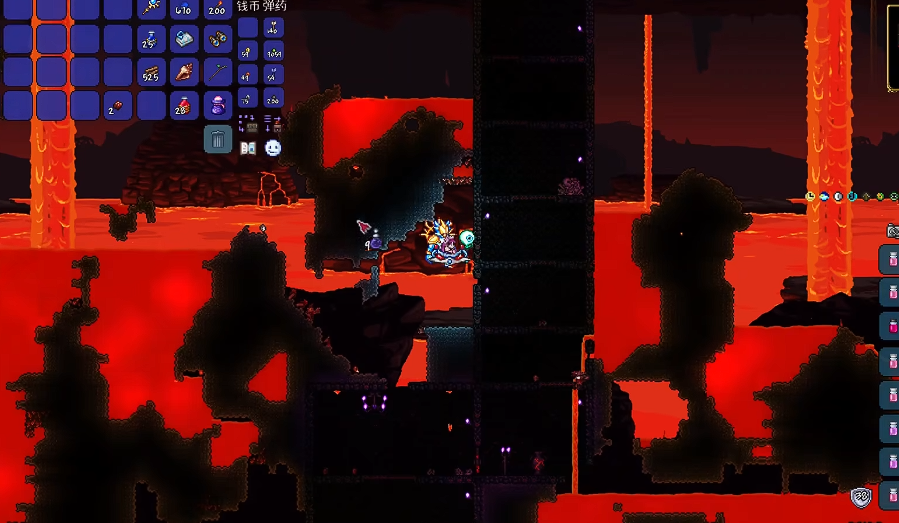Toggle the clock info display icon
This screenshot has height=523, width=899.
point(810,197)
